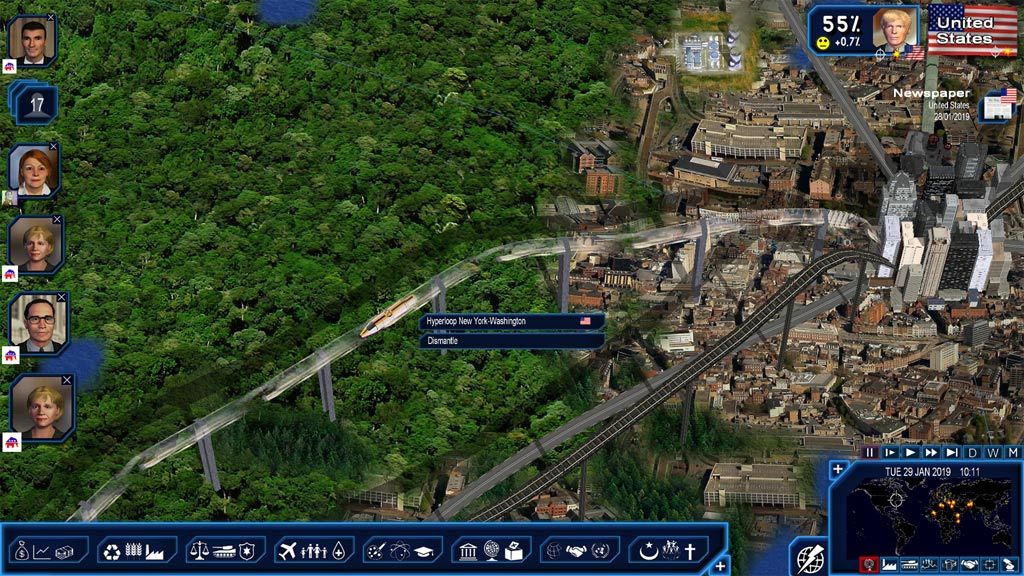
Task: Click the United States flag
Action: (972, 29)
